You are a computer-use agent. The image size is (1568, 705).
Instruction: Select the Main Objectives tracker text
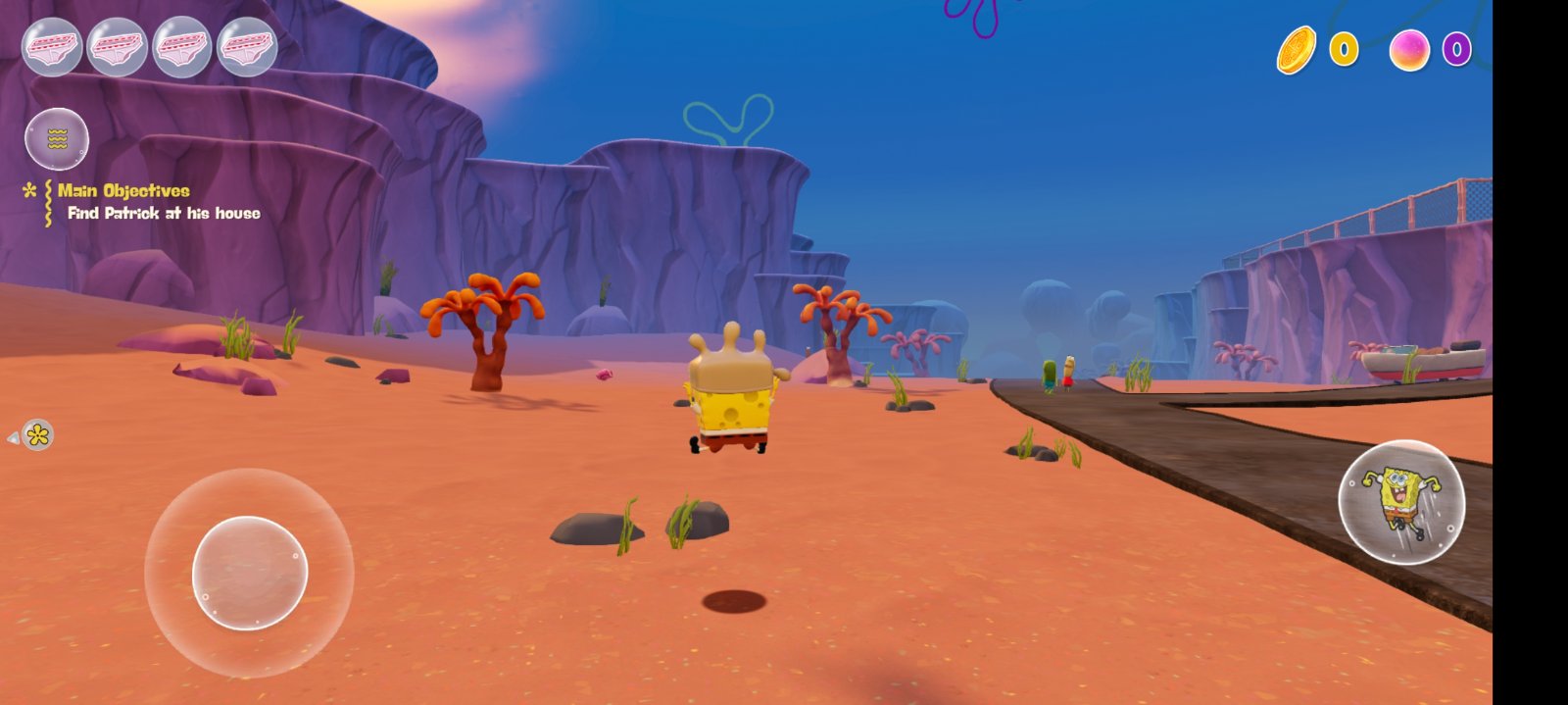click(x=123, y=191)
